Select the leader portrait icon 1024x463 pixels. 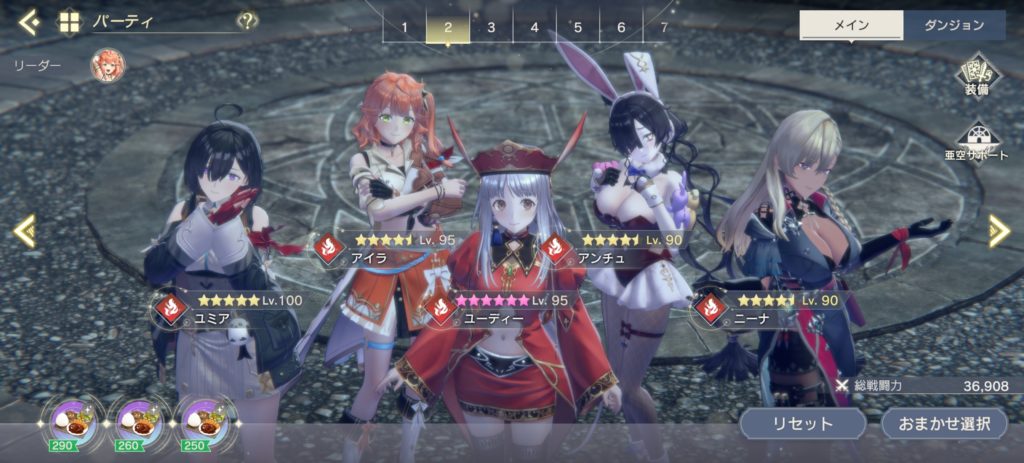click(107, 66)
